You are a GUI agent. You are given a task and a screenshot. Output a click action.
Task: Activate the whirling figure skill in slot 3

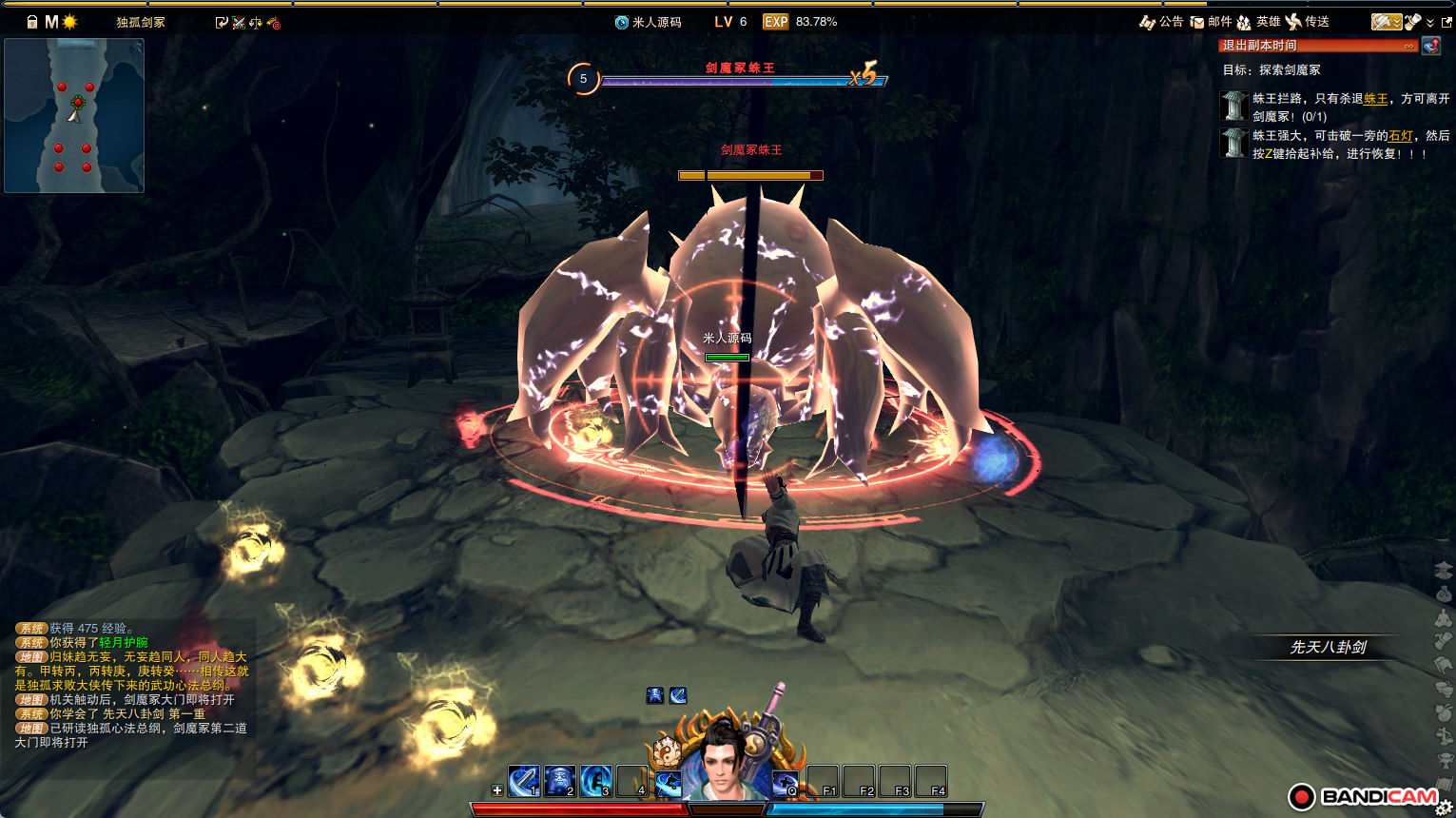pyautogui.click(x=595, y=781)
